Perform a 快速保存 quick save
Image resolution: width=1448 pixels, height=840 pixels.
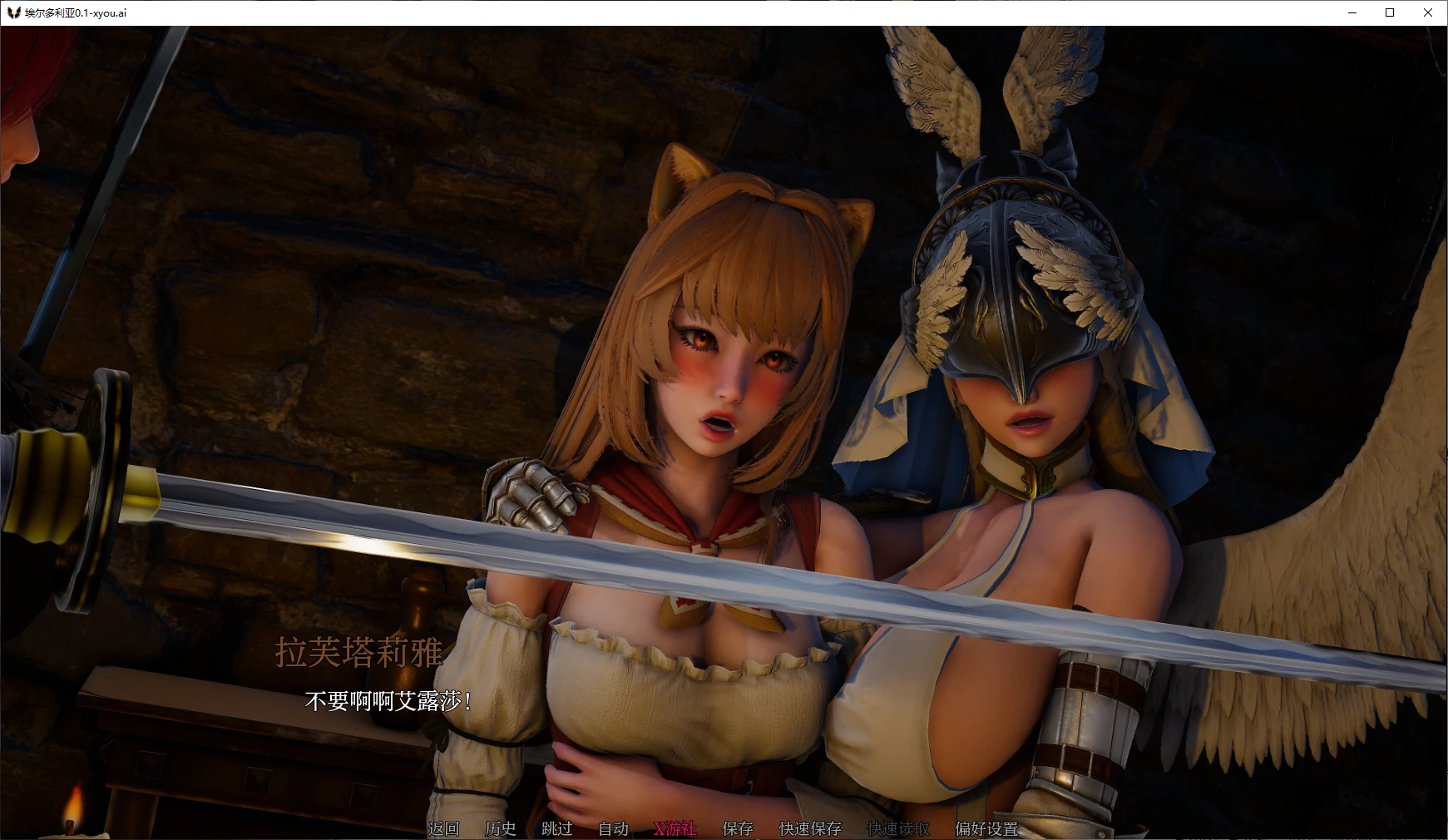pyautogui.click(x=808, y=829)
